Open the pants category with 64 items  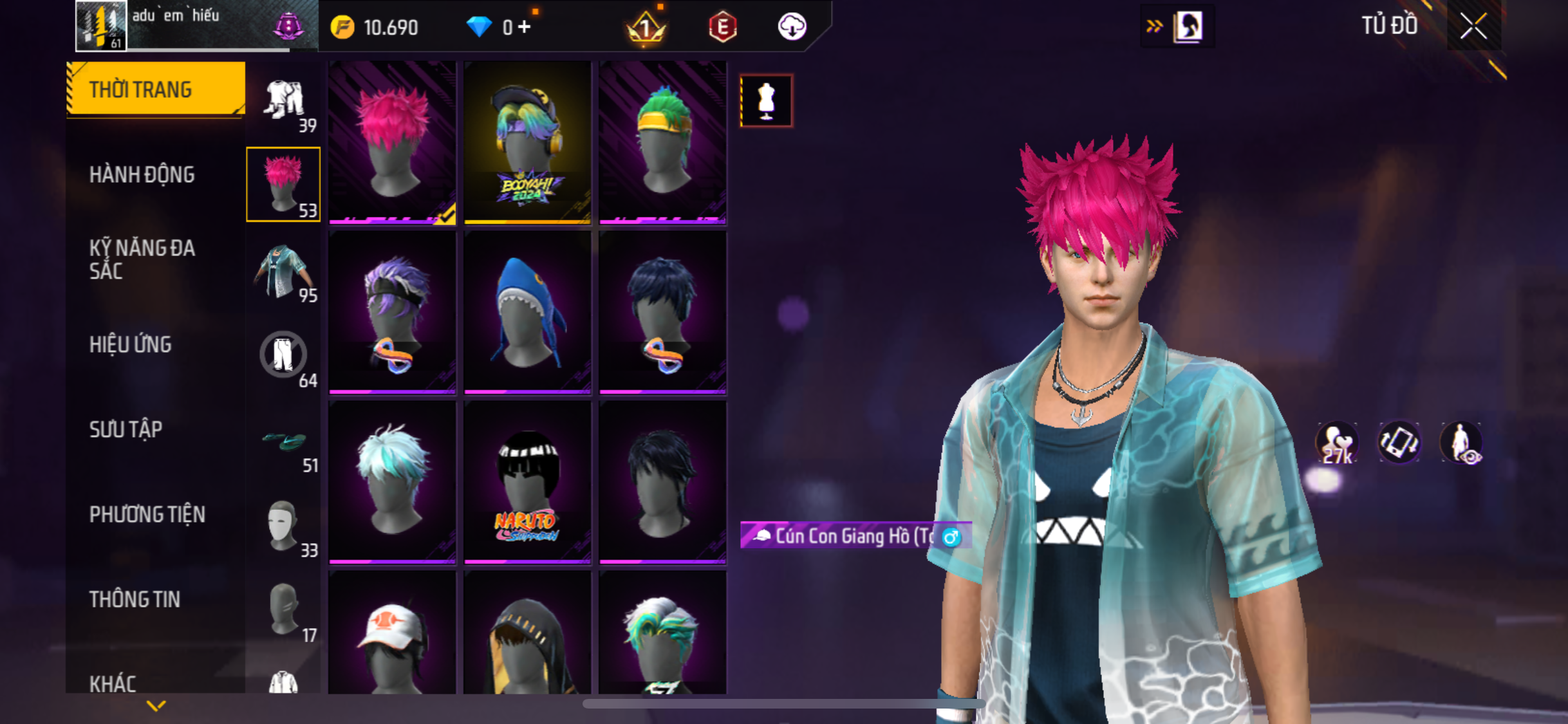pyautogui.click(x=284, y=357)
